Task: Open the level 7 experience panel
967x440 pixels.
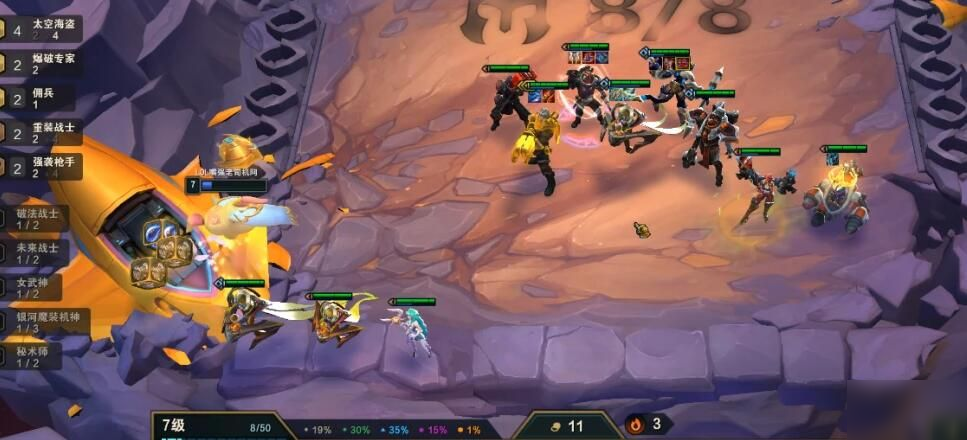Action: pos(214,427)
